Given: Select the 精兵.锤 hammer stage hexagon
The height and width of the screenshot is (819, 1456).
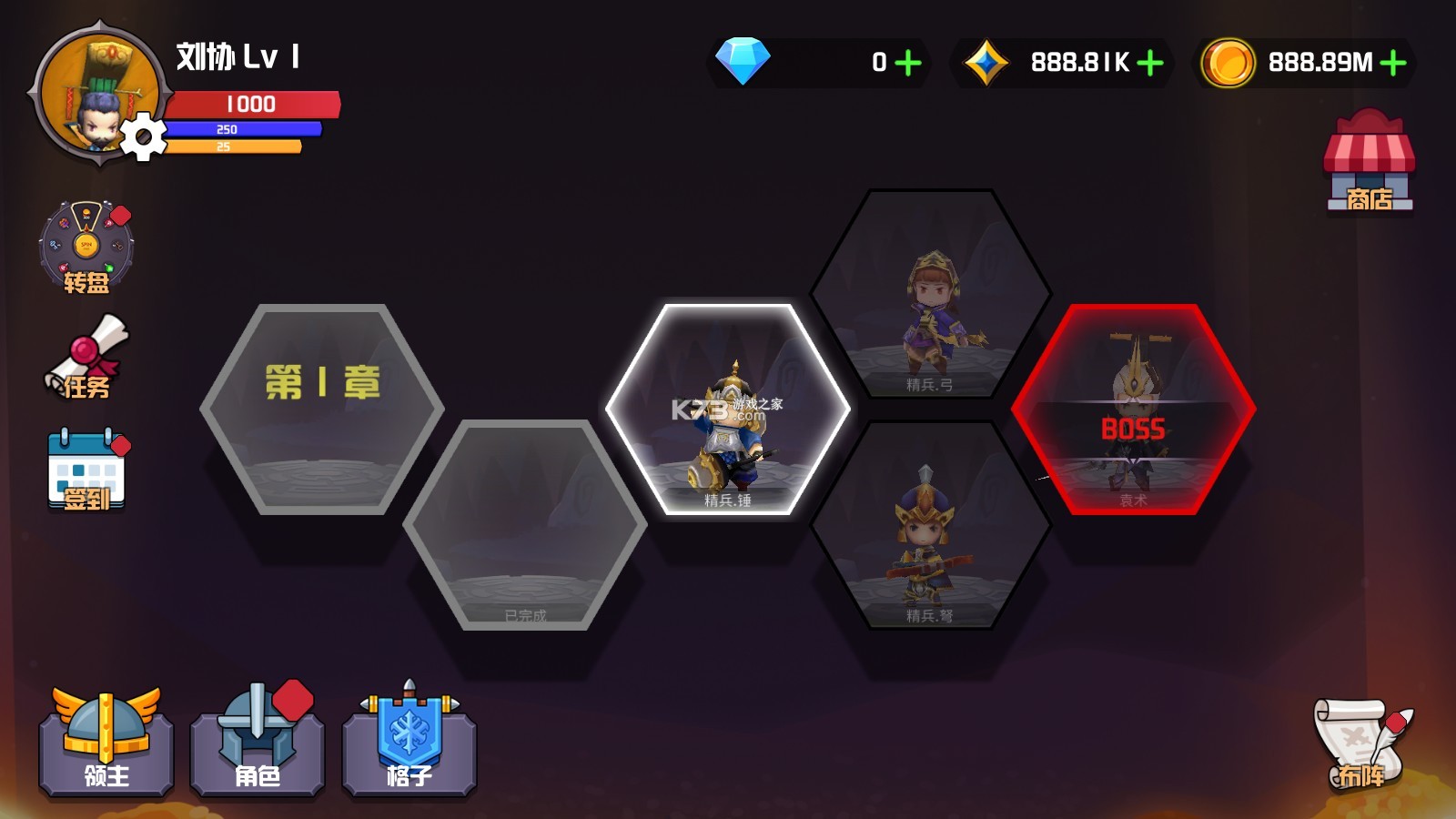Looking at the screenshot, I should click(x=728, y=409).
